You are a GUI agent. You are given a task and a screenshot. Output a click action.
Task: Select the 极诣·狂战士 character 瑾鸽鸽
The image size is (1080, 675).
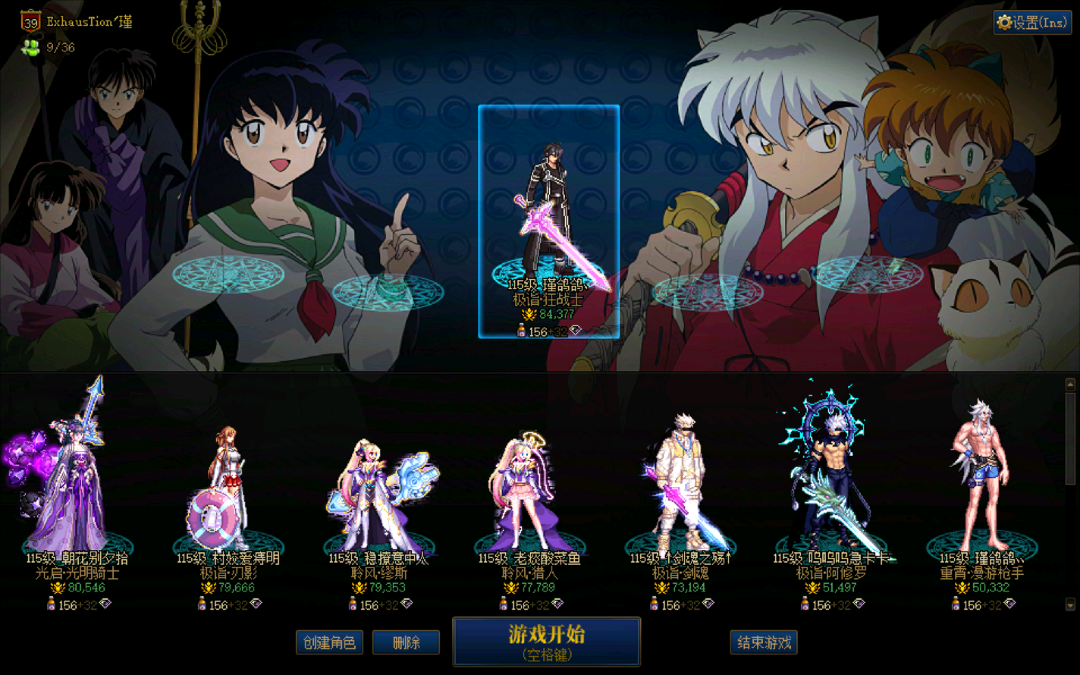tap(548, 220)
